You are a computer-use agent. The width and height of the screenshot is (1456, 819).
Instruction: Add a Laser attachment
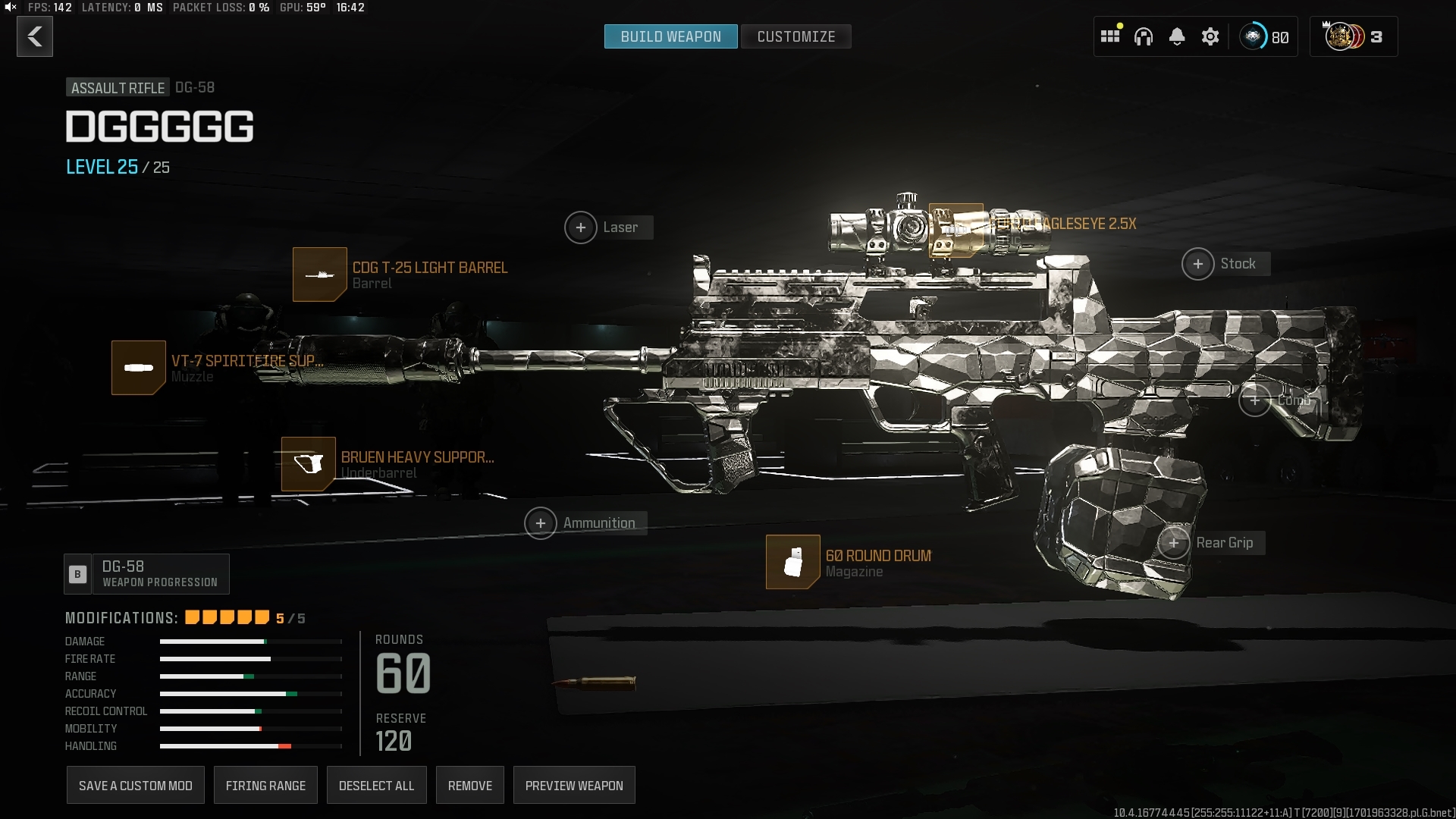pos(581,227)
